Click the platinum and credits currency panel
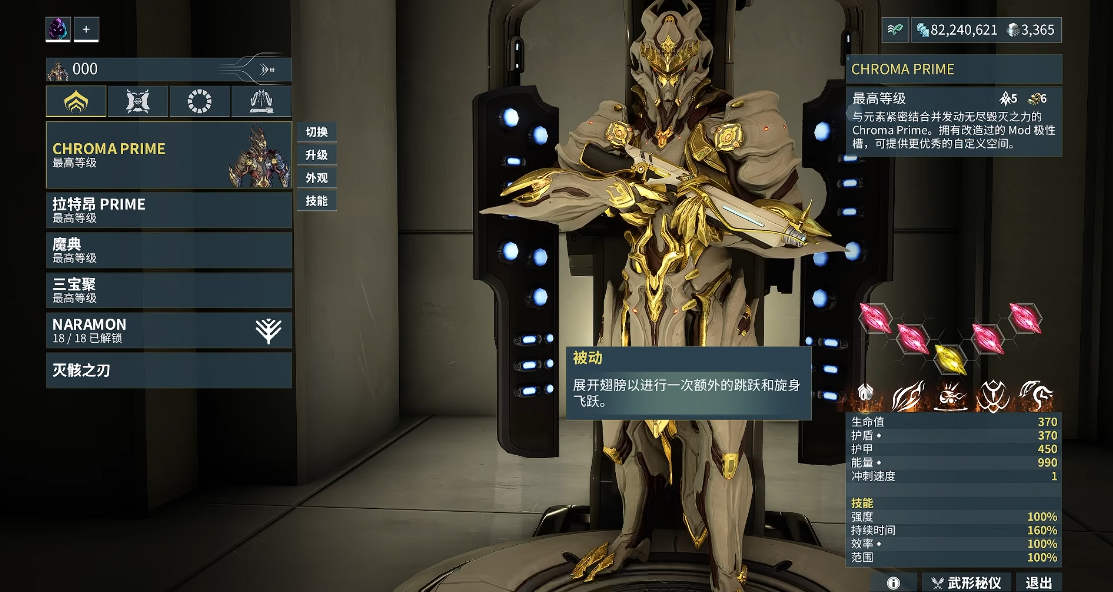 coord(985,30)
